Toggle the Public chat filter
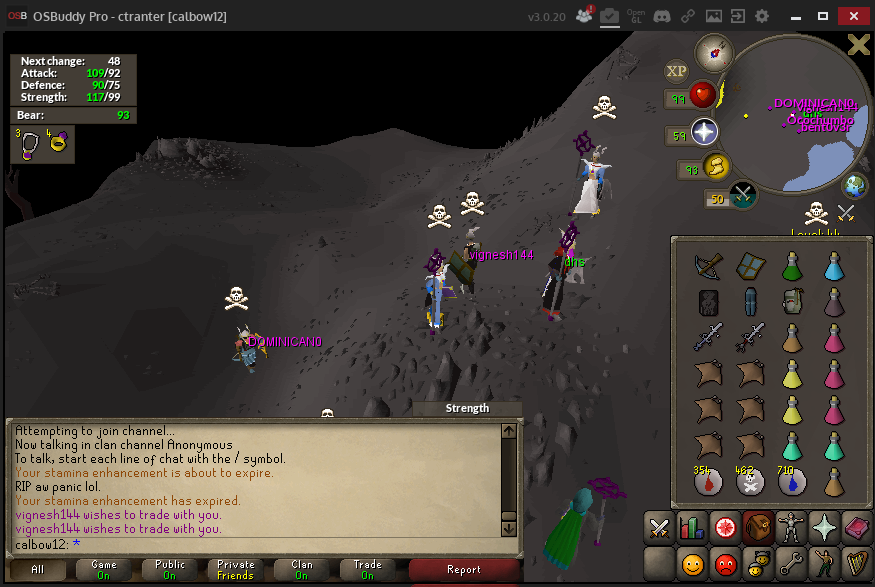This screenshot has width=875, height=587. click(x=169, y=570)
